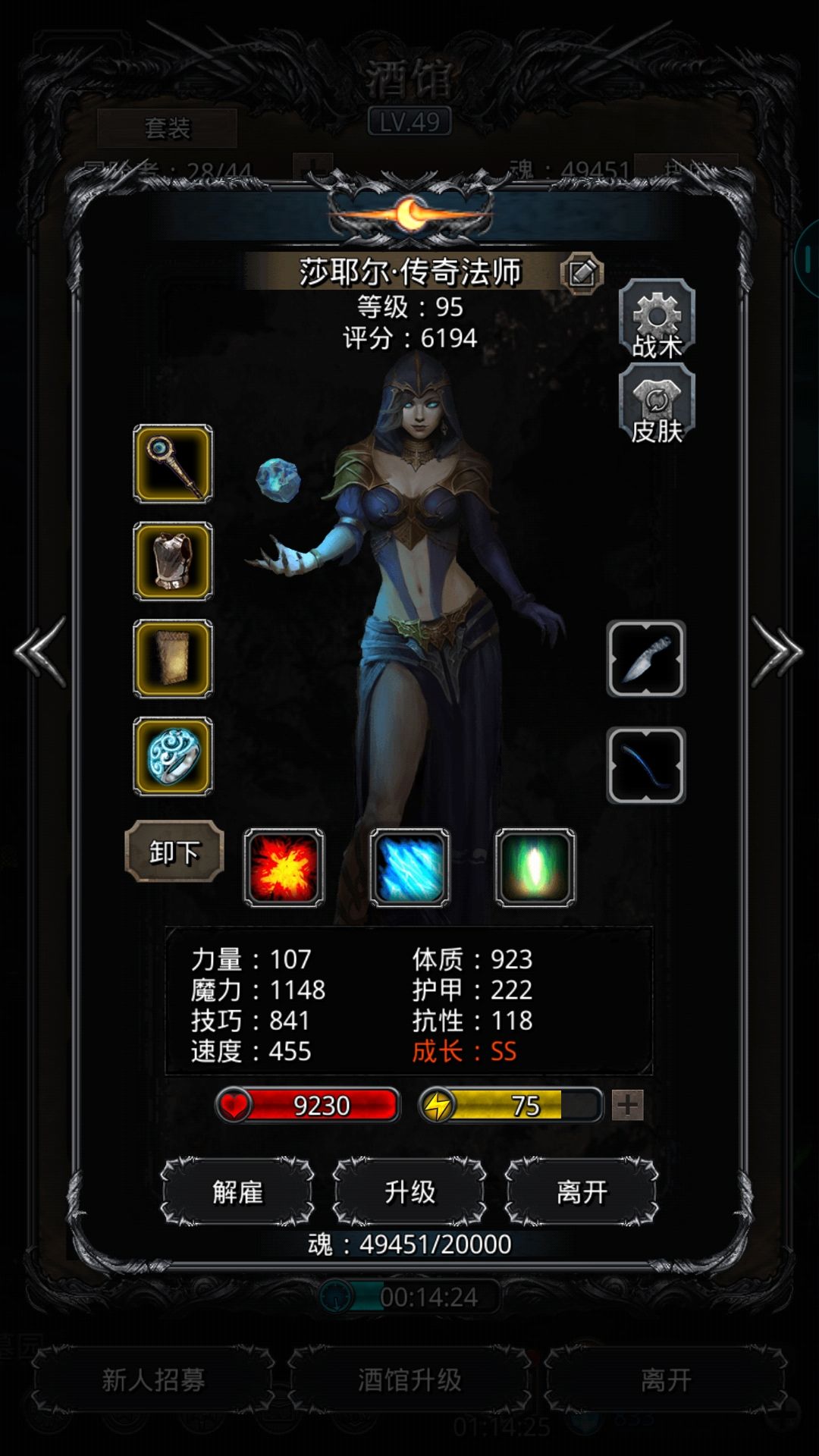Show the next hero with right arrow
The height and width of the screenshot is (1456, 819).
click(x=777, y=652)
